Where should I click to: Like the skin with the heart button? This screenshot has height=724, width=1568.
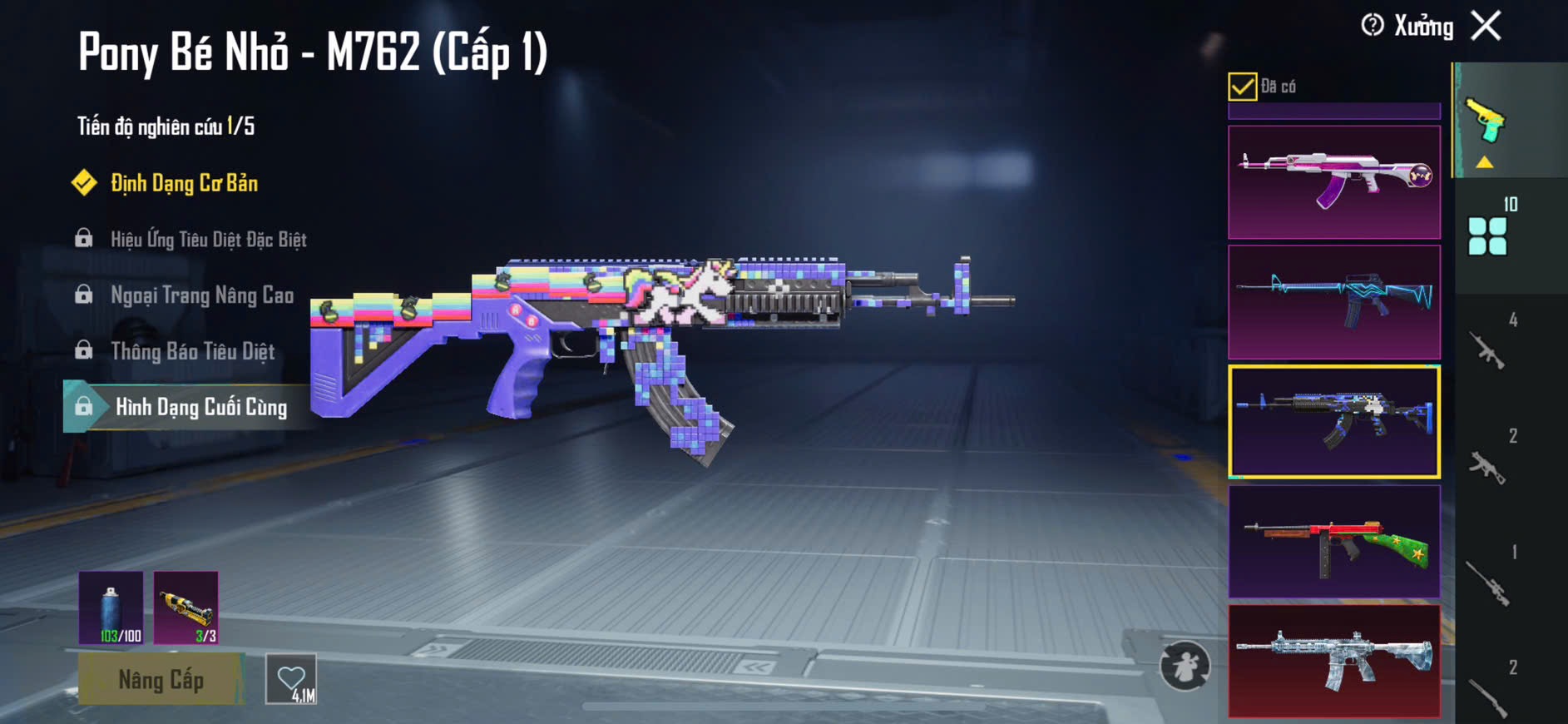coord(291,679)
